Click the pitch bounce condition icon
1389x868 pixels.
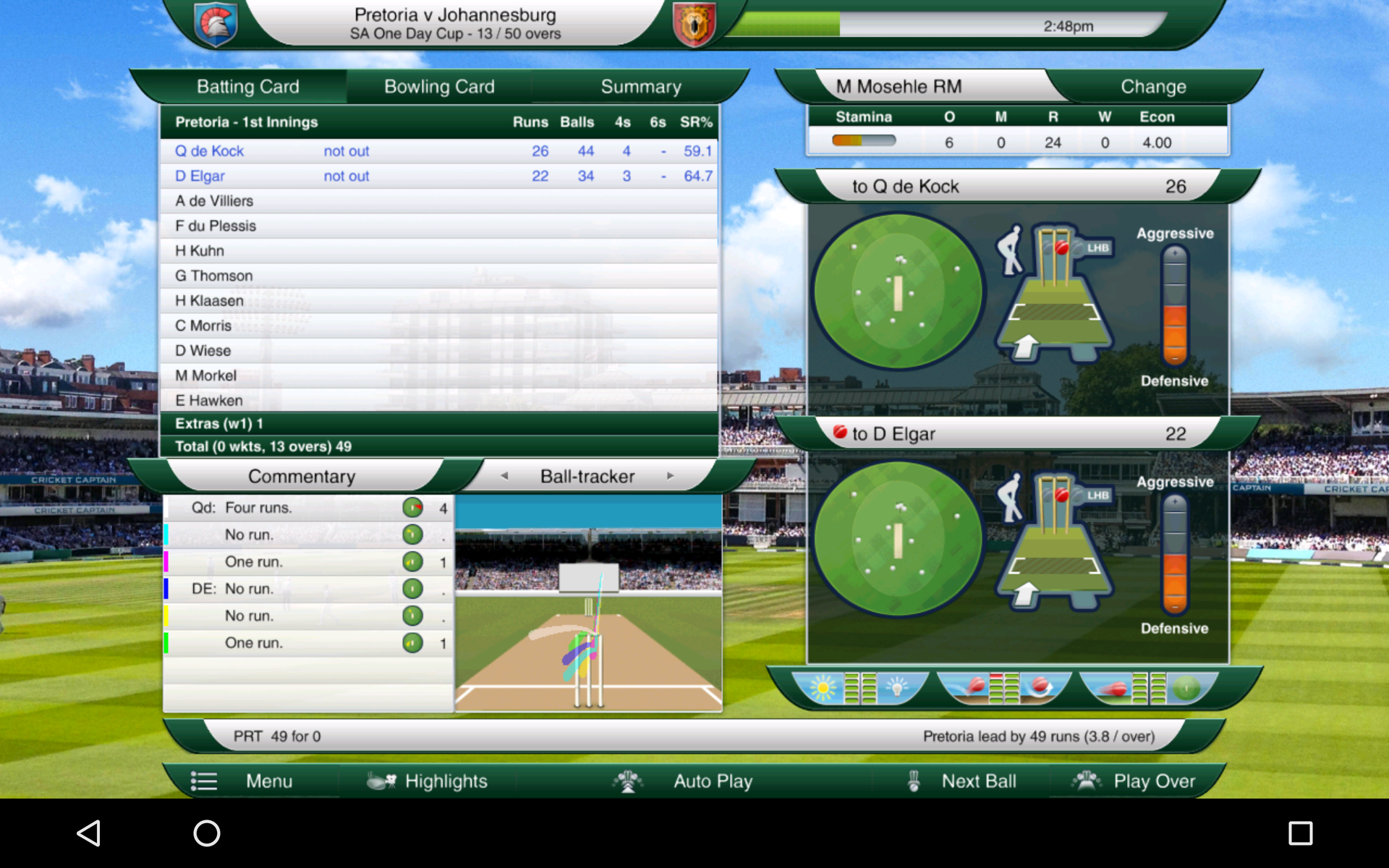(976, 687)
